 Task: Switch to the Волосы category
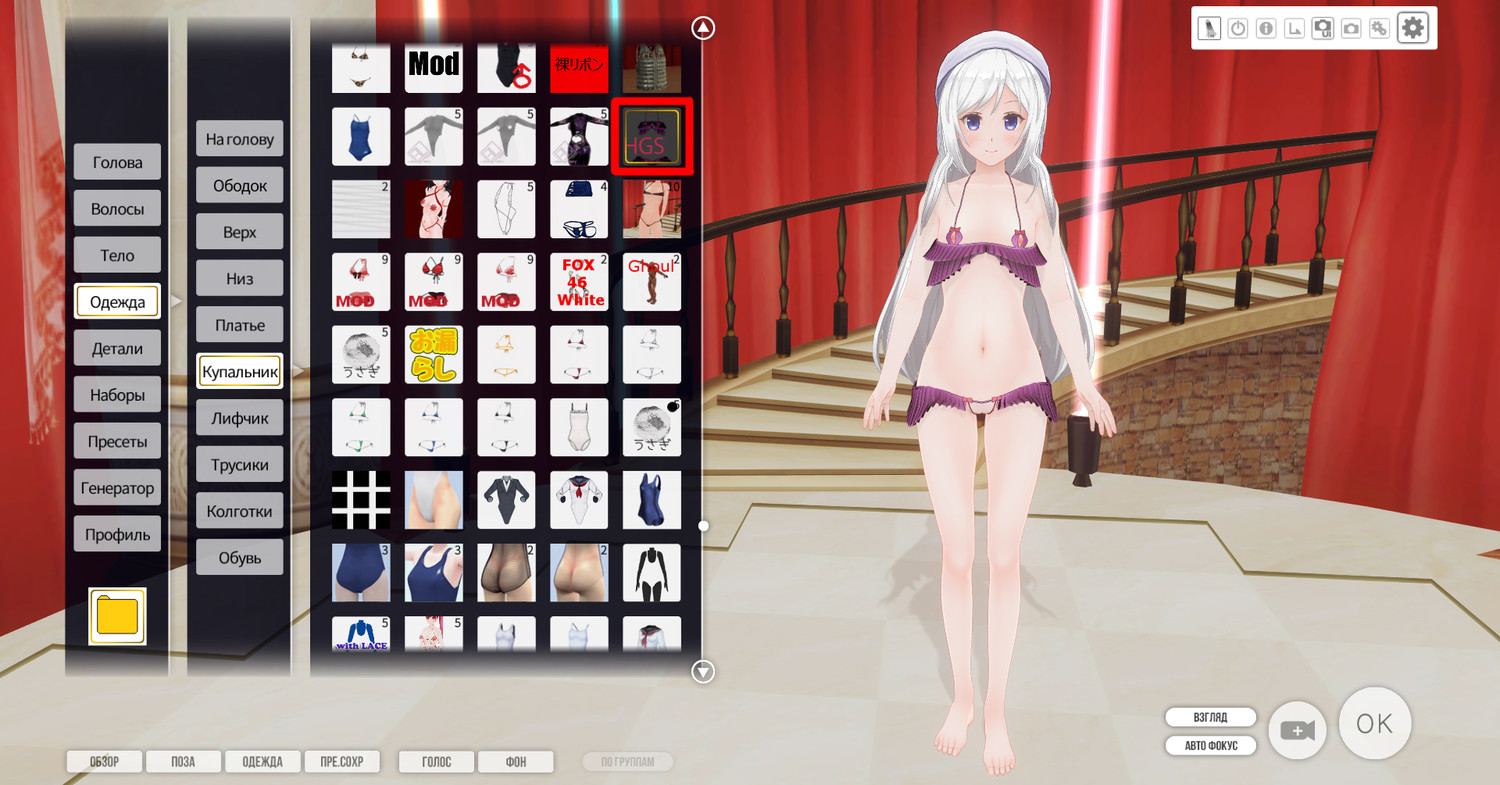pos(117,209)
